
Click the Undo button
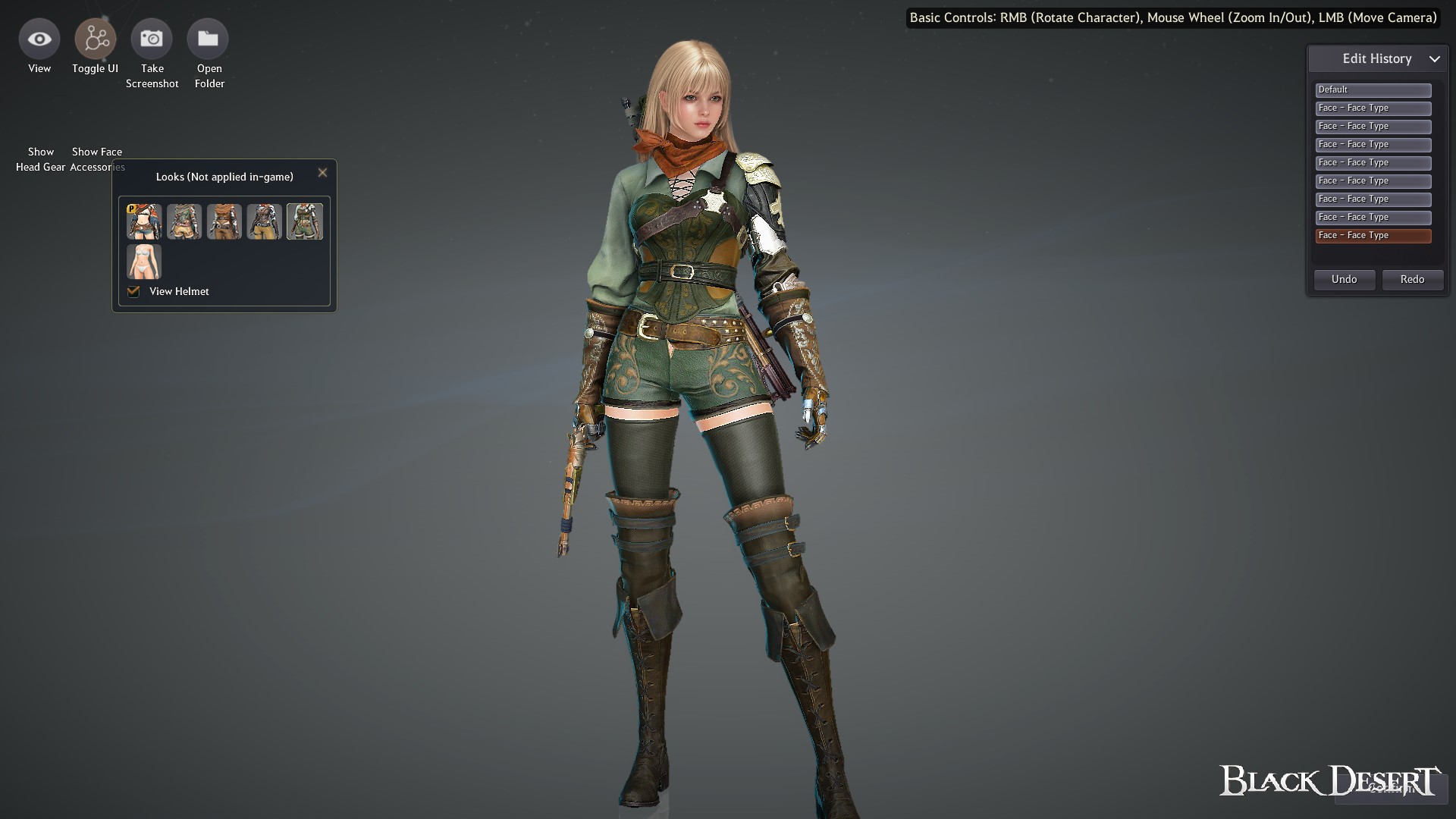tap(1344, 279)
